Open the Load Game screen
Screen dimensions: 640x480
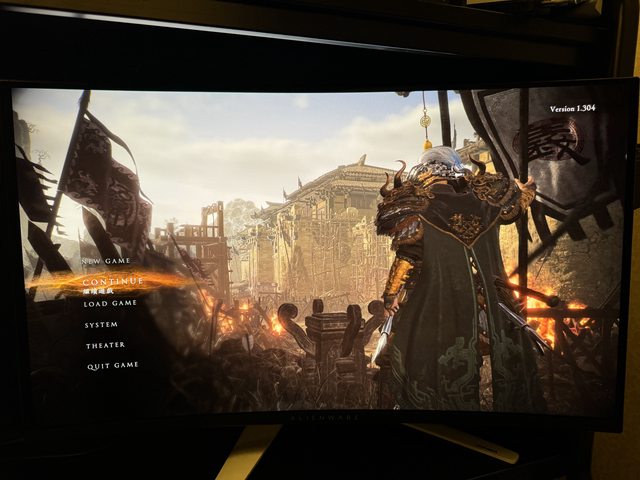tap(110, 303)
